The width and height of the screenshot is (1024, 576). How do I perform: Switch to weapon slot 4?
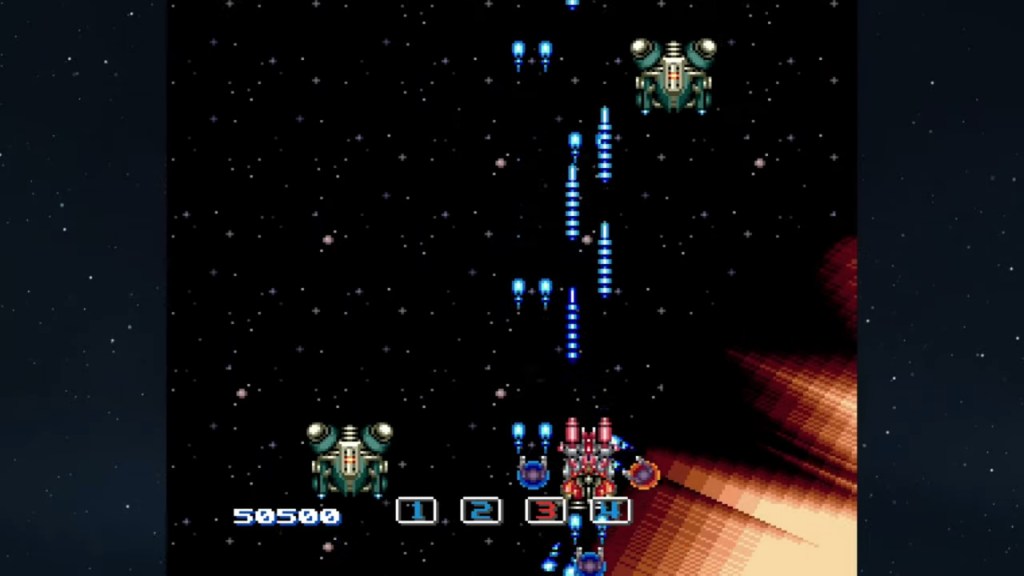[x=610, y=511]
